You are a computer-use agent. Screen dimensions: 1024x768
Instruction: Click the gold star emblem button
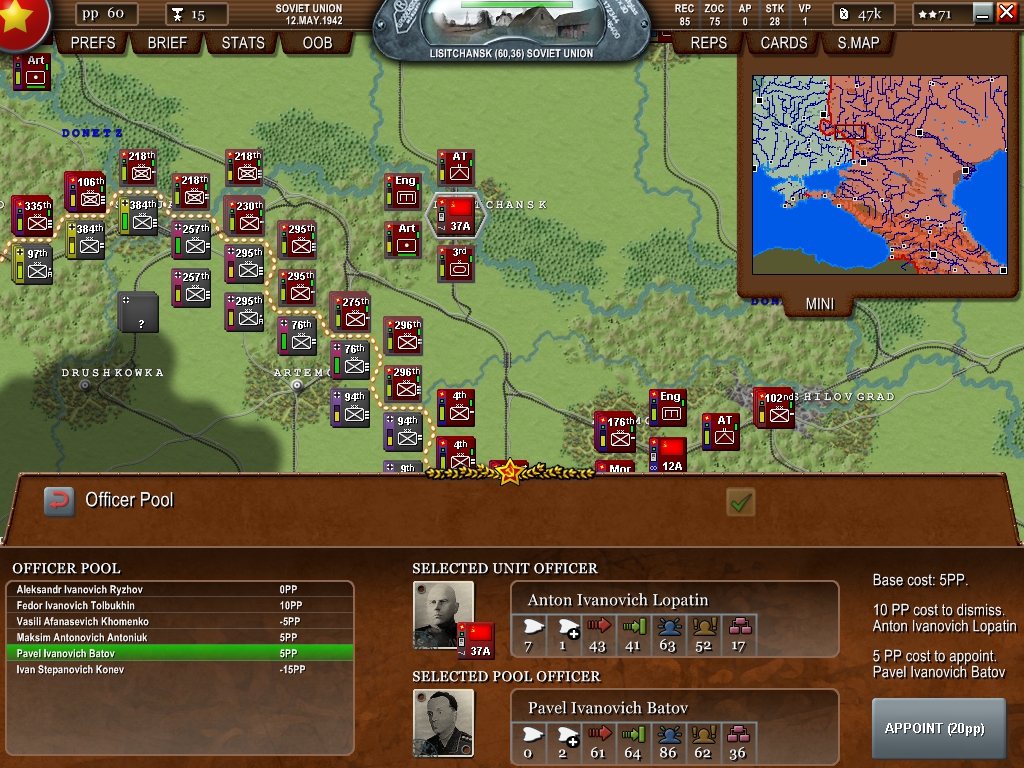click(x=18, y=20)
